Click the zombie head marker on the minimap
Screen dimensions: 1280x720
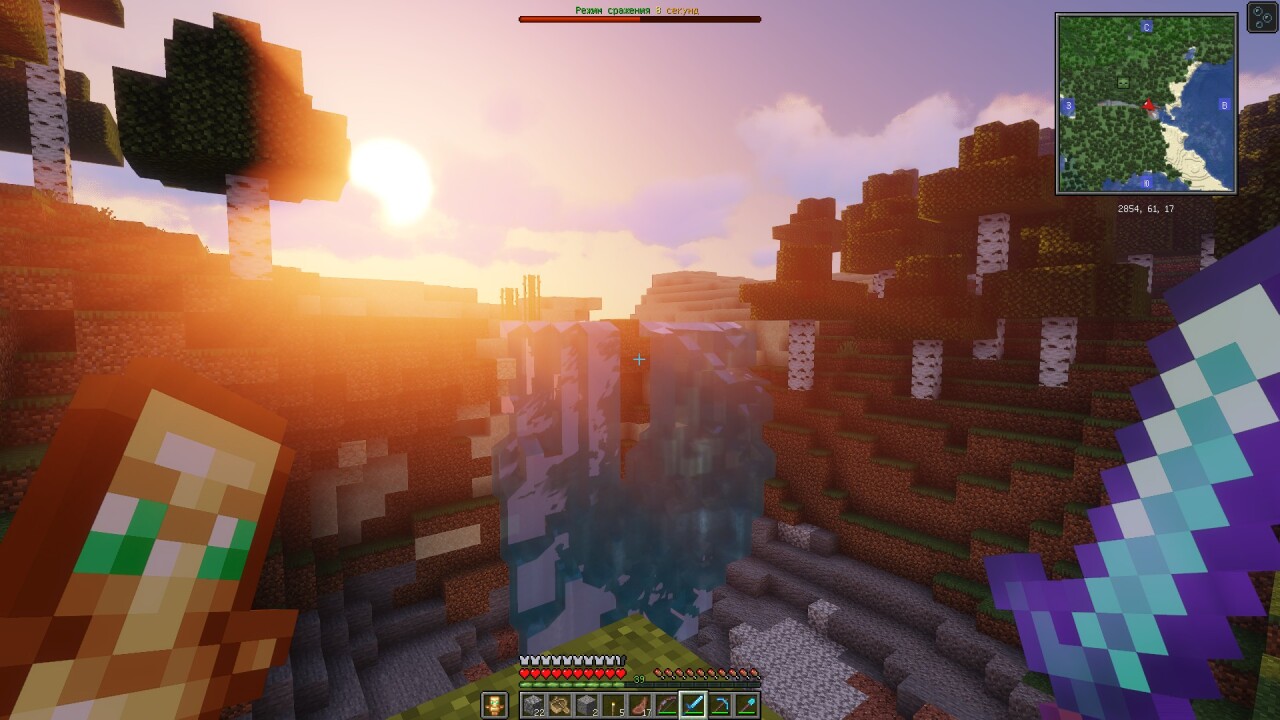pos(1123,82)
